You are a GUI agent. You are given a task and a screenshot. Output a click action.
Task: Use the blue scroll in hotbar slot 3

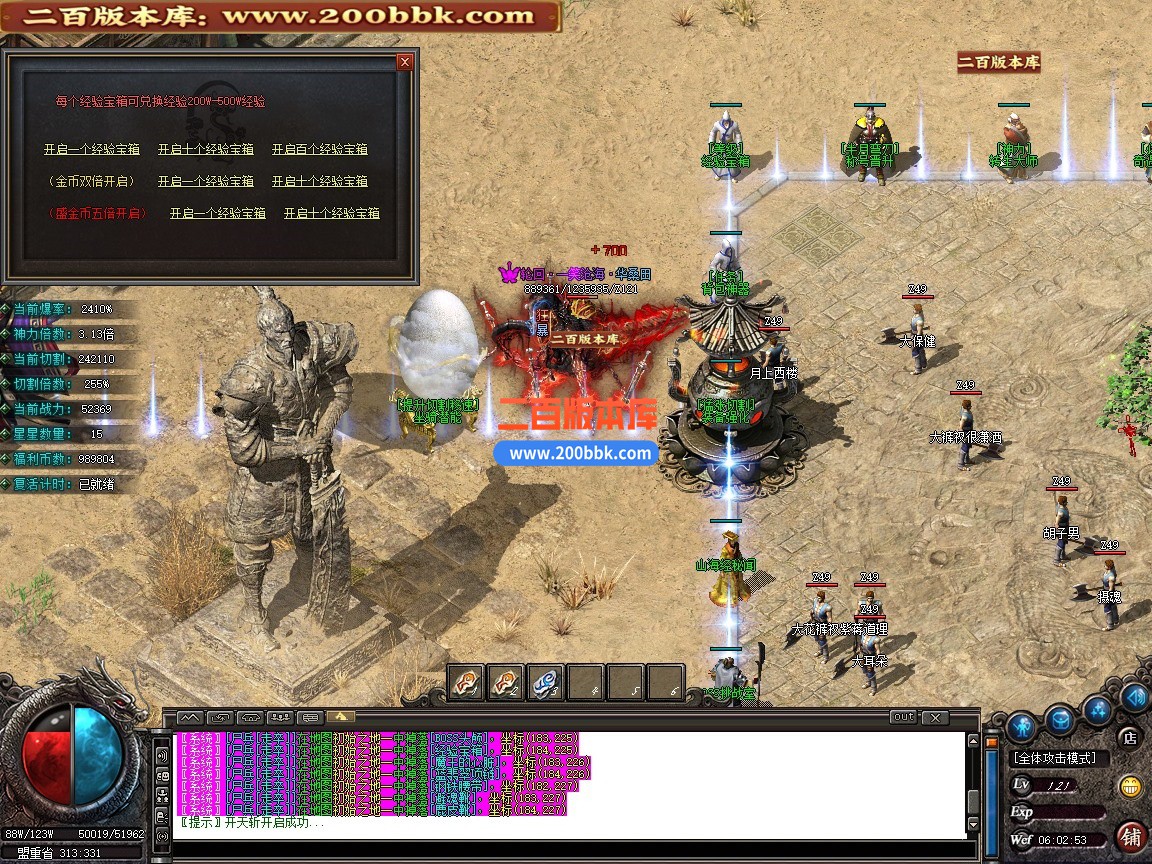pyautogui.click(x=545, y=682)
